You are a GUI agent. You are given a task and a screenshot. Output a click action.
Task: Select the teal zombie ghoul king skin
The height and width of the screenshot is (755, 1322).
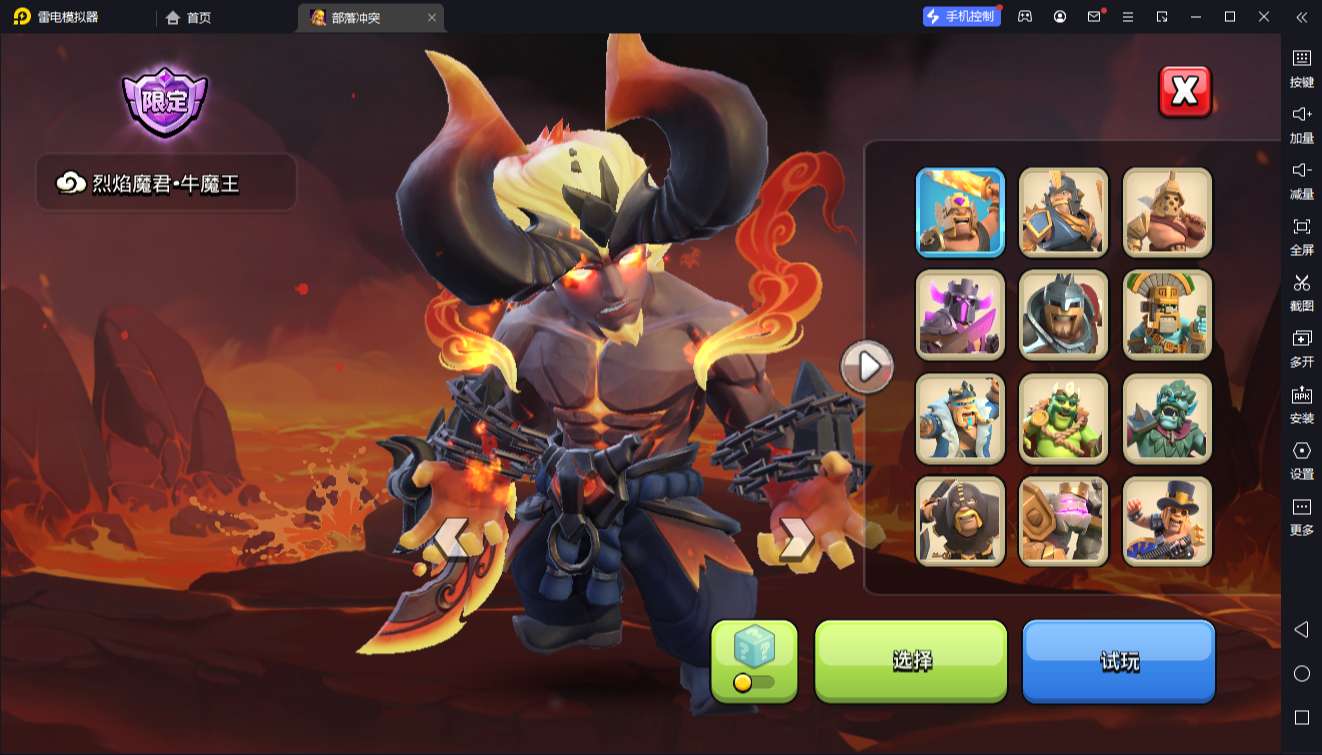[x=1167, y=418]
